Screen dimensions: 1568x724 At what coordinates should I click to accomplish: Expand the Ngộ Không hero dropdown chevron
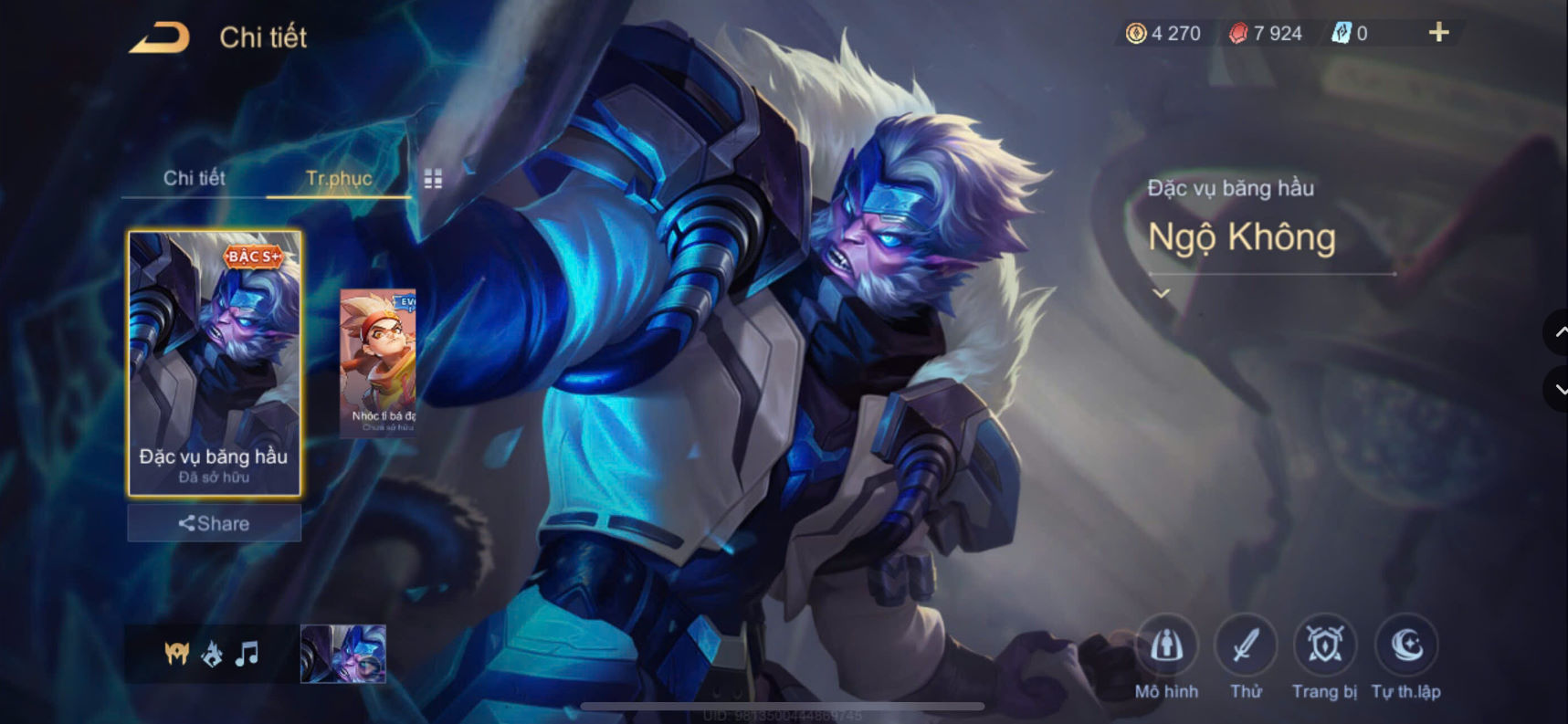[1162, 292]
